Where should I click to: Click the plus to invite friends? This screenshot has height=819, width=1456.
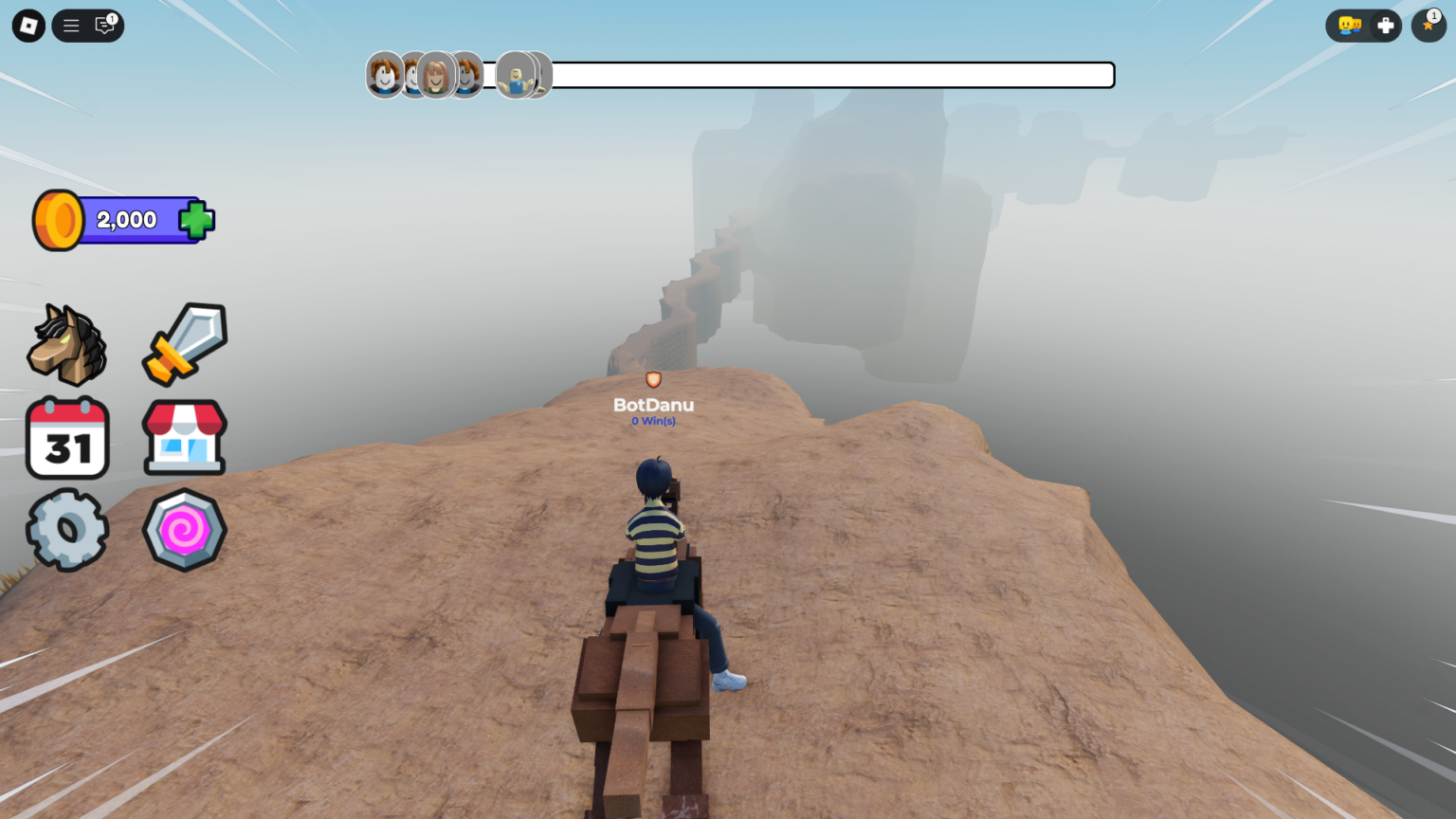(1386, 26)
